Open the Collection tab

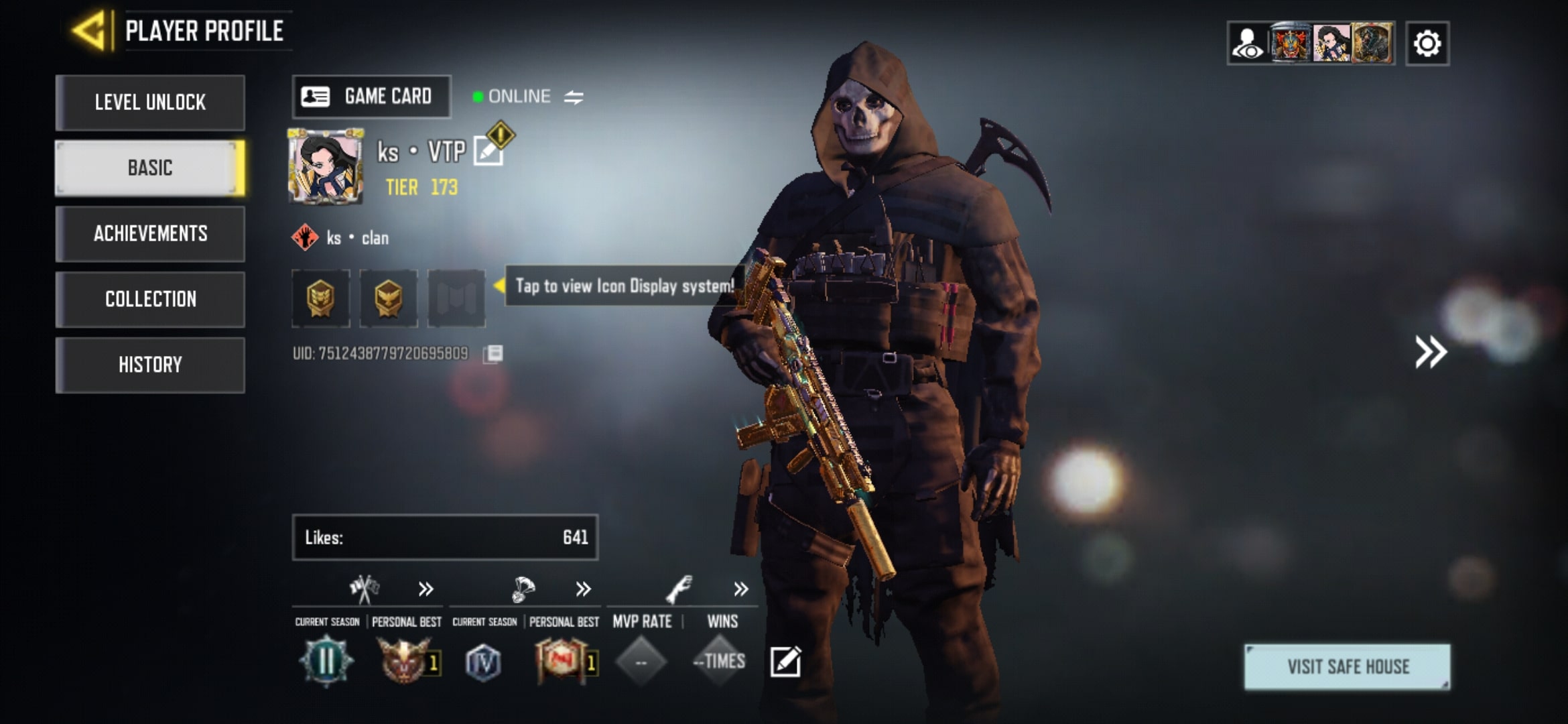click(150, 299)
